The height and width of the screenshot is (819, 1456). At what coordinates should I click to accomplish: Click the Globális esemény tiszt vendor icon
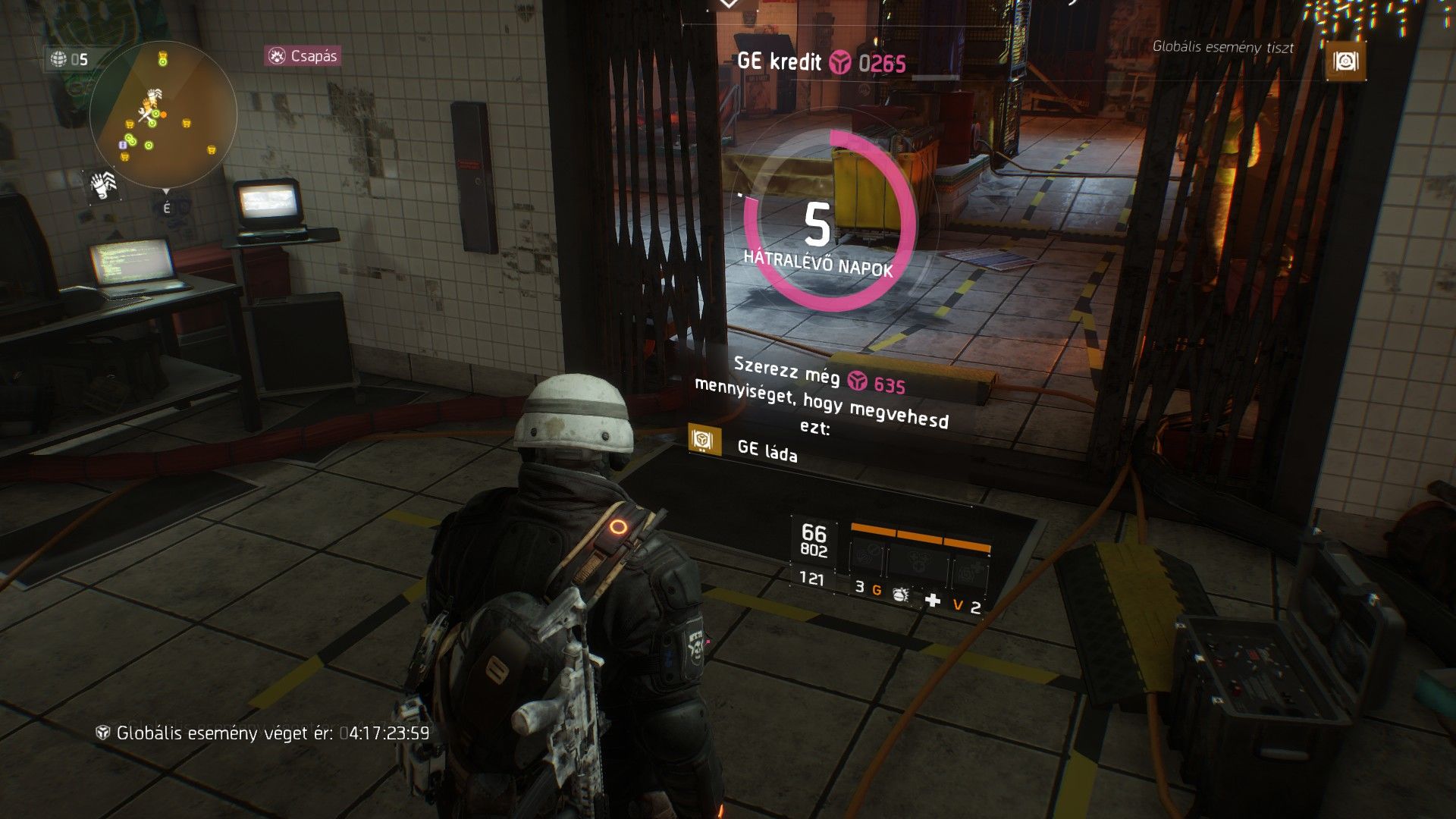pos(1345,62)
